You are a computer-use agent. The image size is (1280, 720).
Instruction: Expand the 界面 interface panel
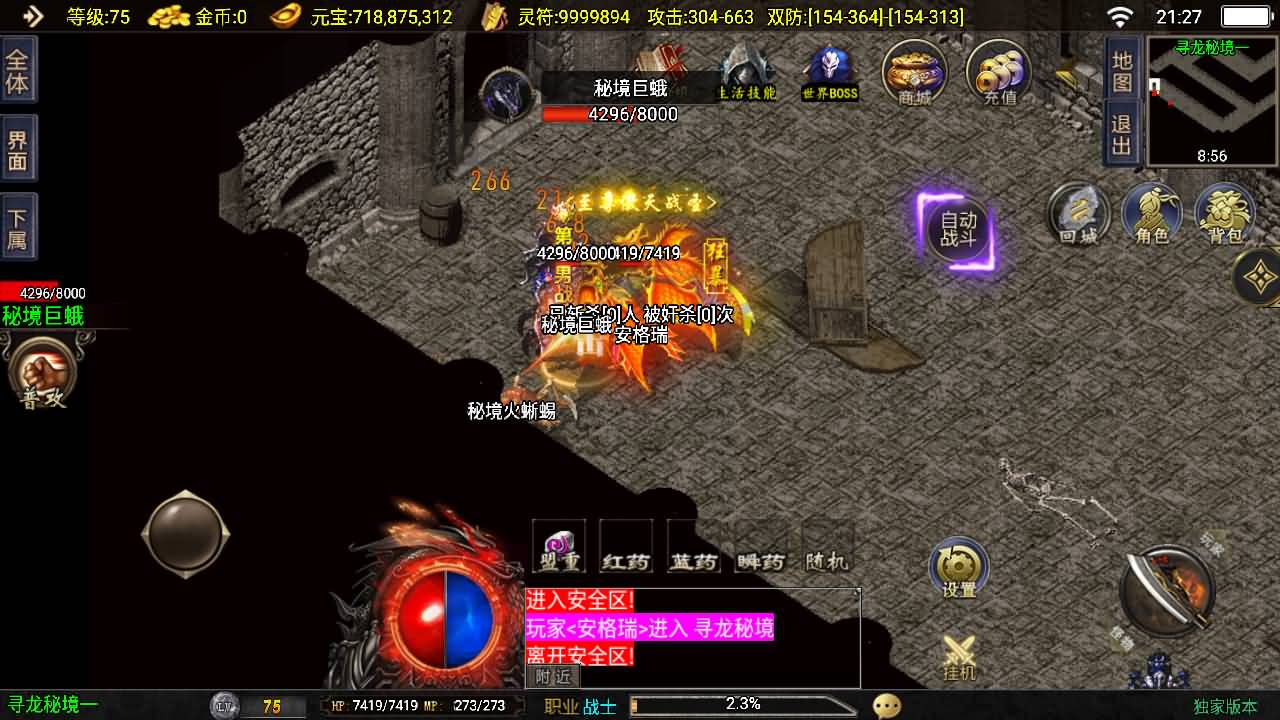pos(18,147)
